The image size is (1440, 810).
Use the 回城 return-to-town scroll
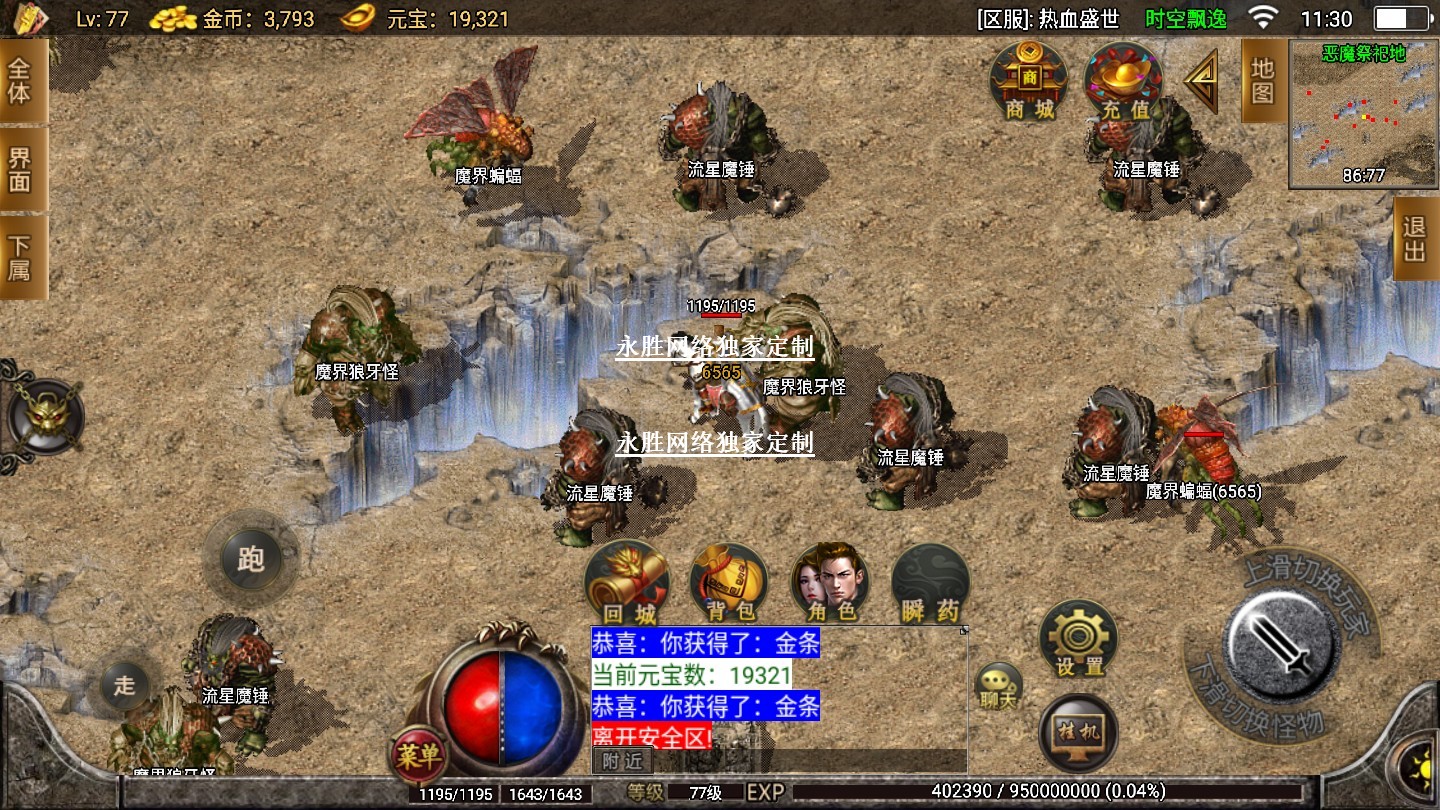point(627,584)
